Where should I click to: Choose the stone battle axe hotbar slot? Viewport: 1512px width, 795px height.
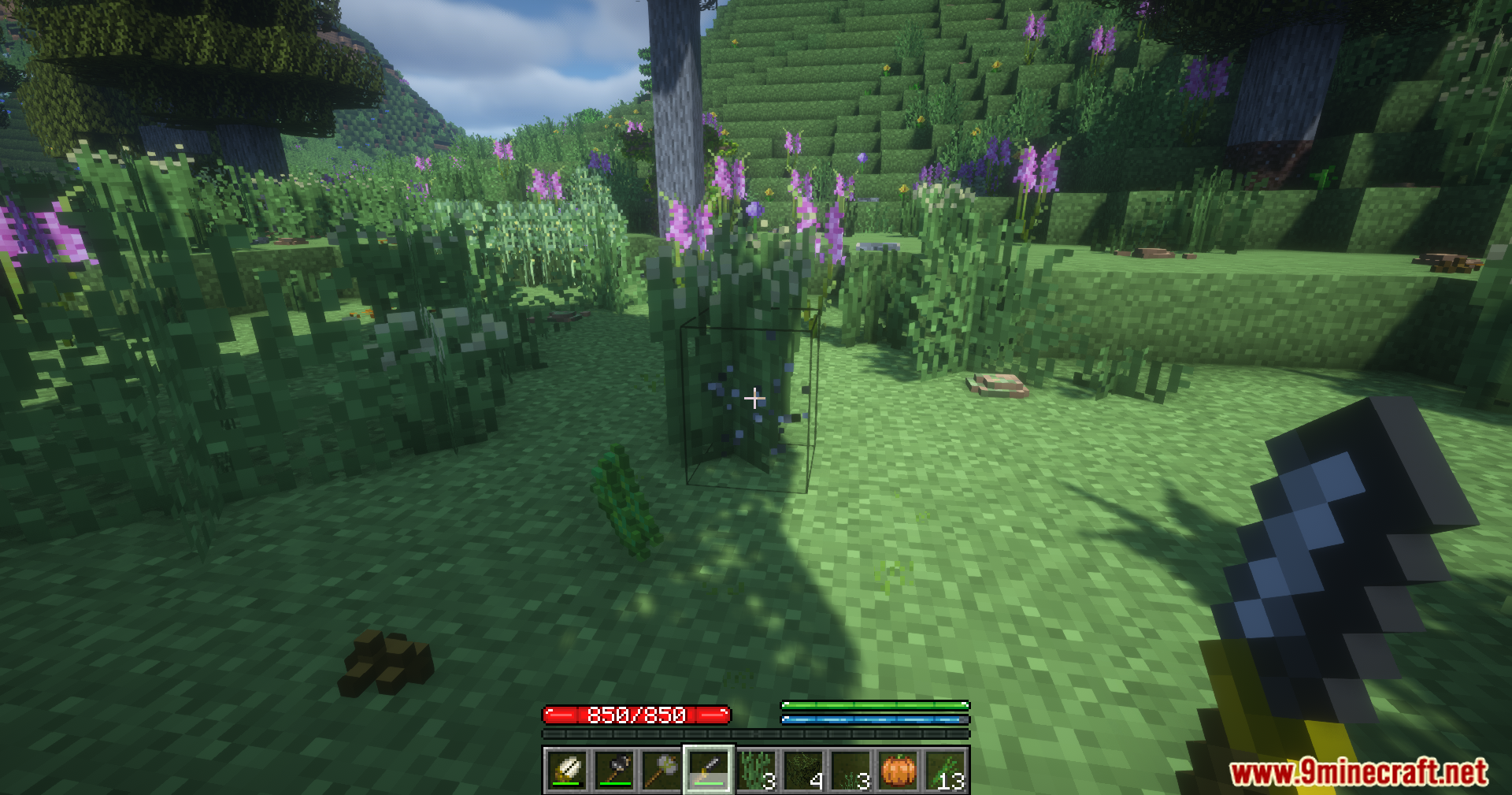(x=662, y=770)
